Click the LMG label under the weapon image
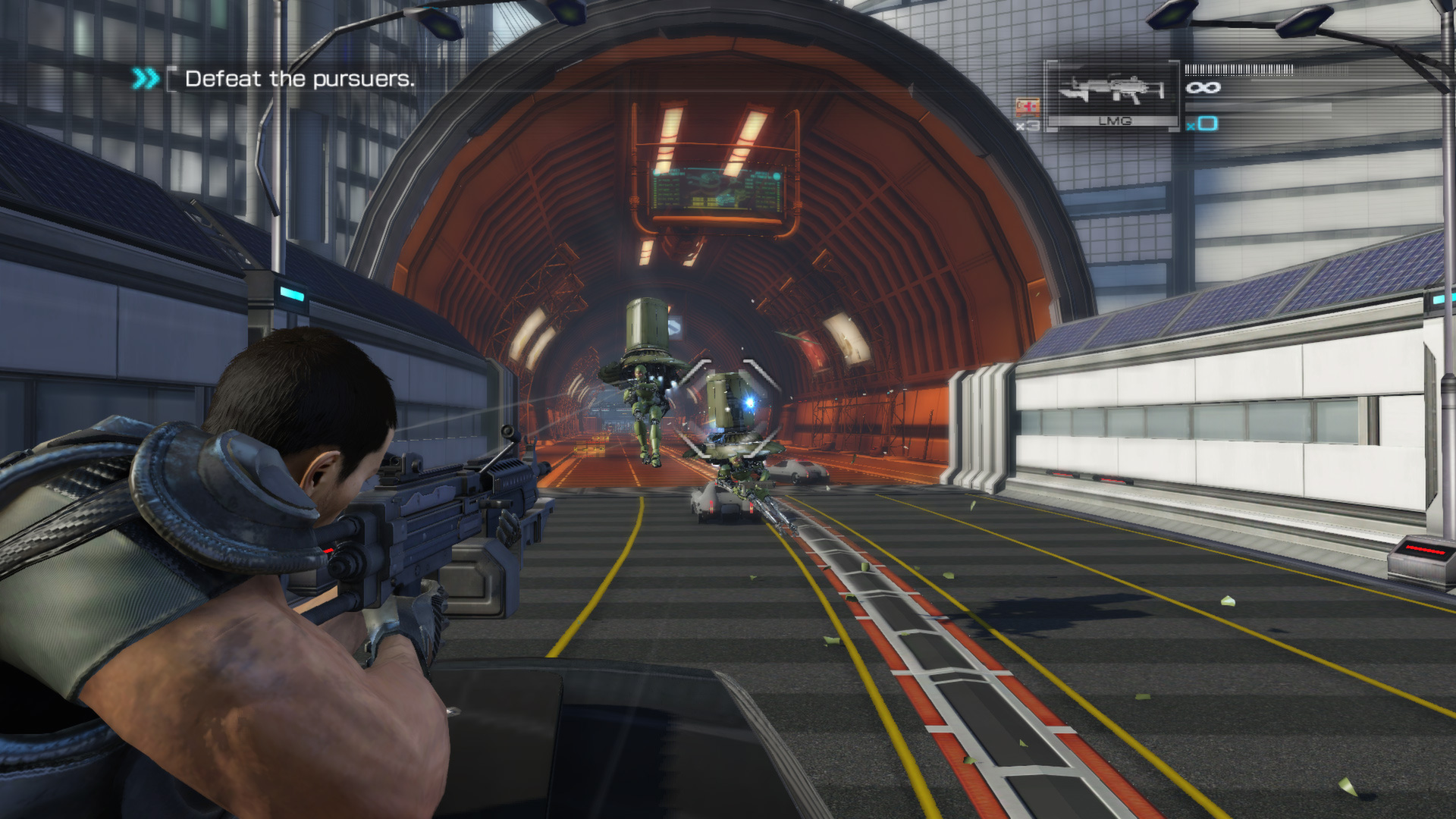1456x819 pixels. tap(1115, 118)
